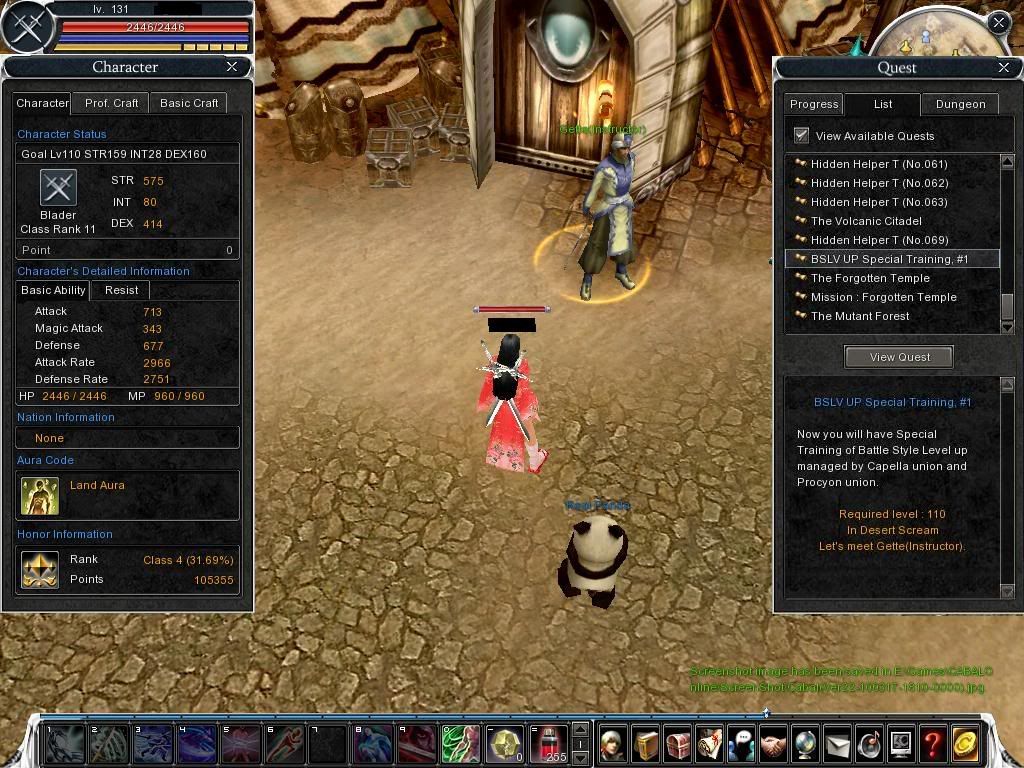
Task: Choose The Mutant Forest quest
Action: click(x=860, y=316)
